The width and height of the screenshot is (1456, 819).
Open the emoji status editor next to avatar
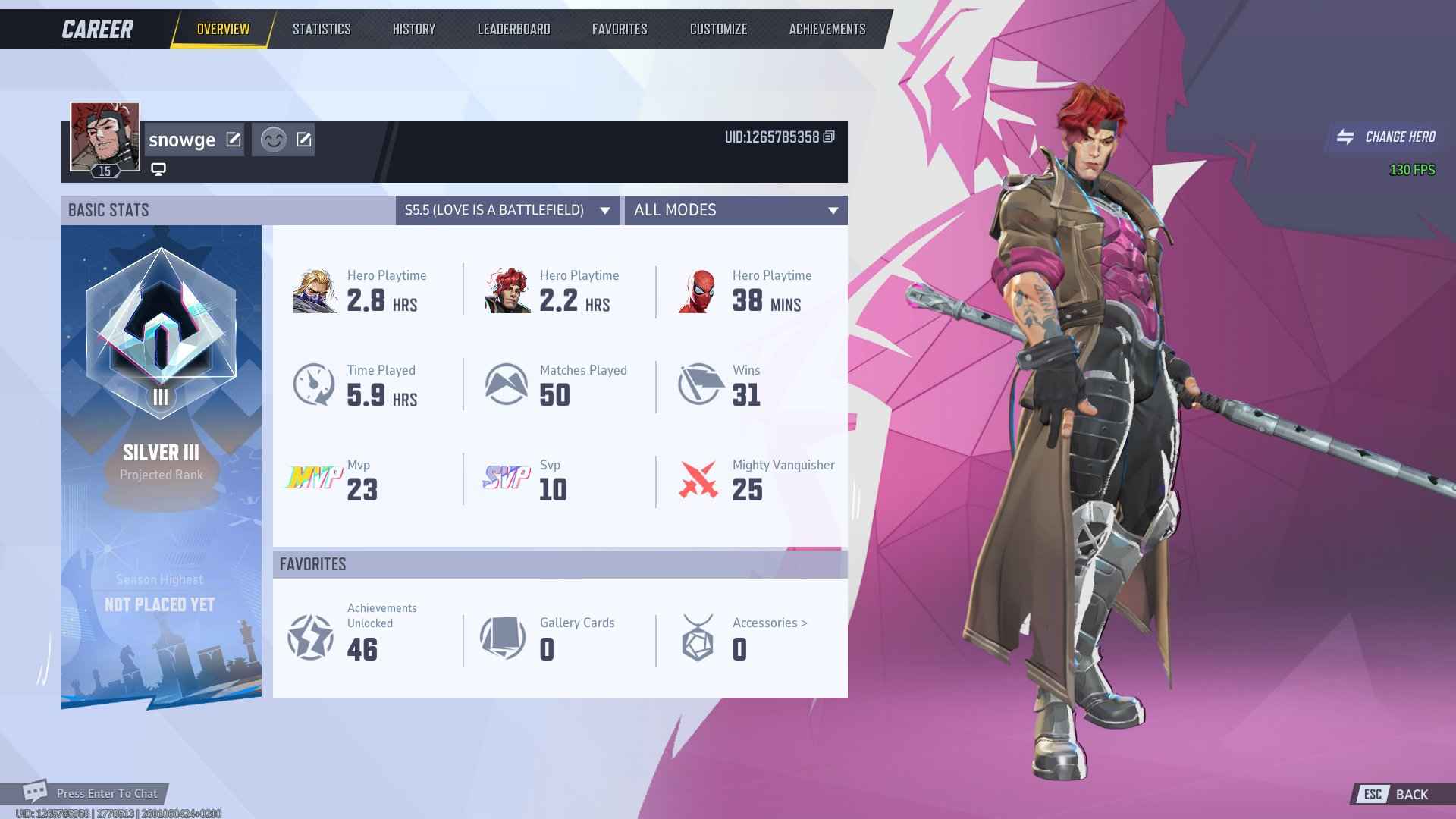point(275,140)
